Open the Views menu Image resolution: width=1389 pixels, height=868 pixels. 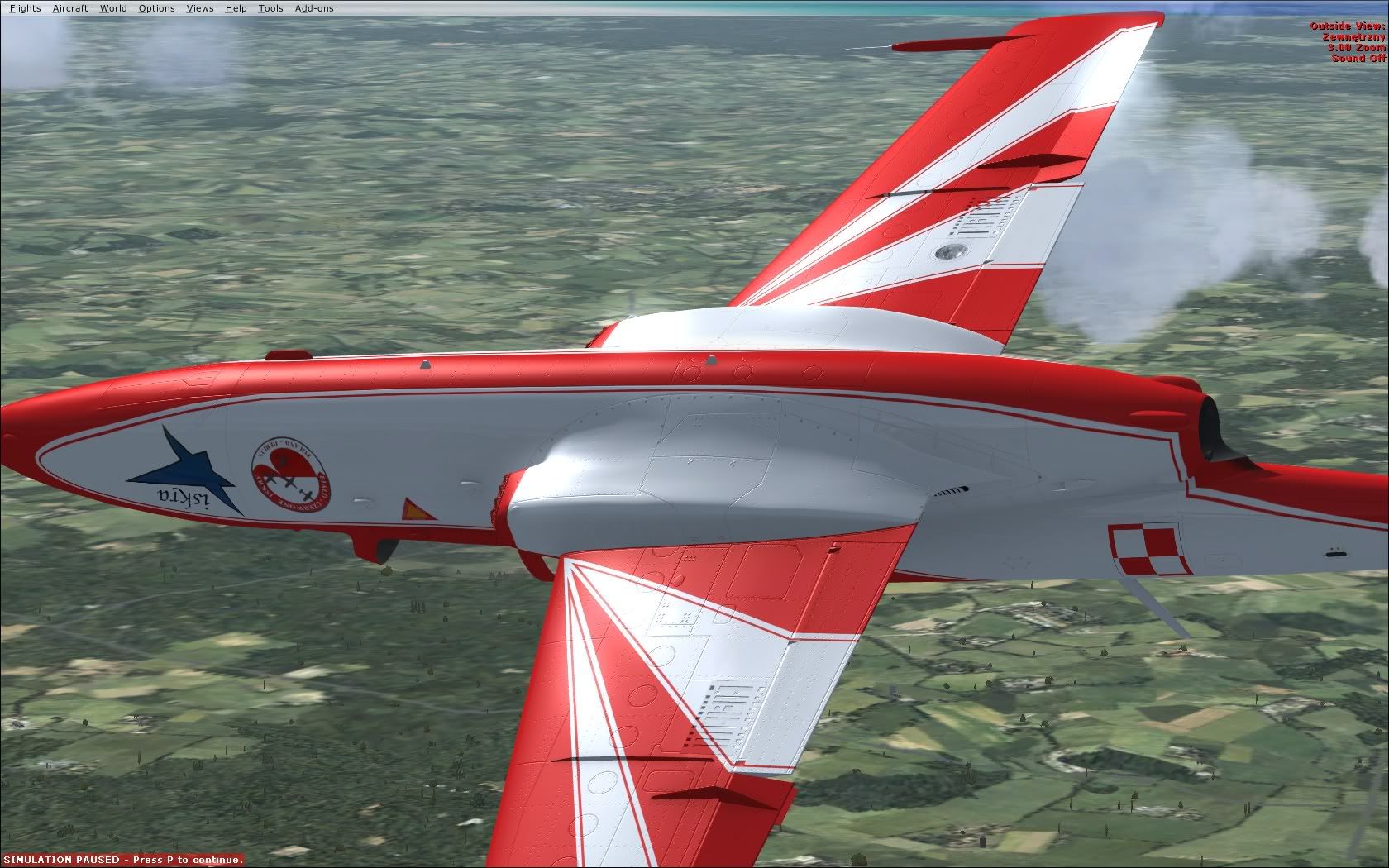pos(200,8)
